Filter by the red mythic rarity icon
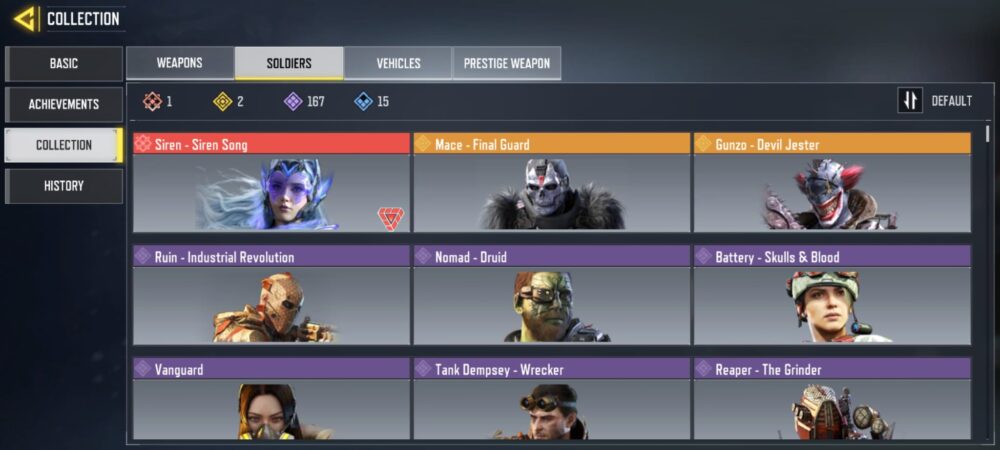Screen dimensions: 1000x450 pyautogui.click(x=151, y=101)
